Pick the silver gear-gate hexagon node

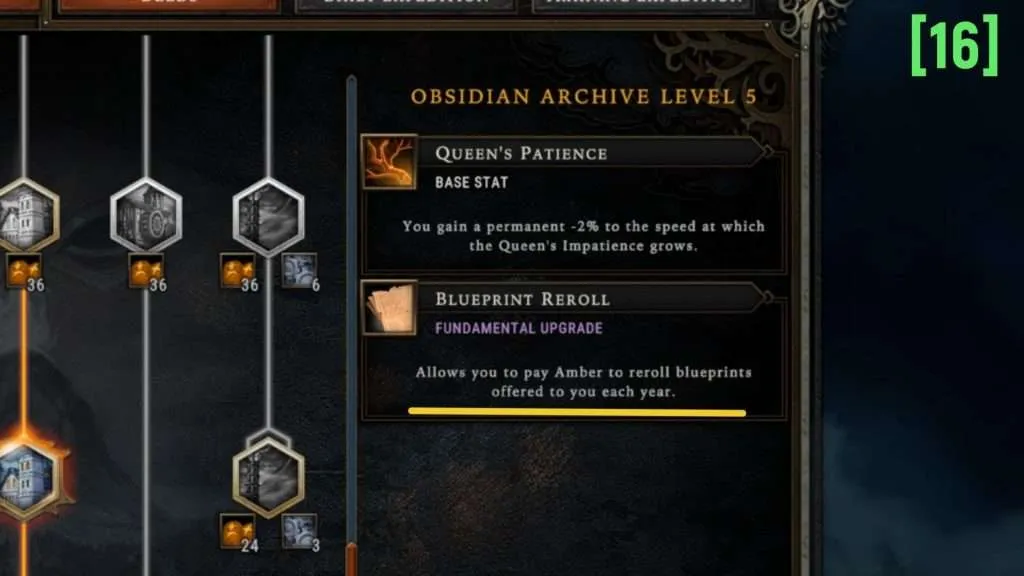click(x=146, y=214)
